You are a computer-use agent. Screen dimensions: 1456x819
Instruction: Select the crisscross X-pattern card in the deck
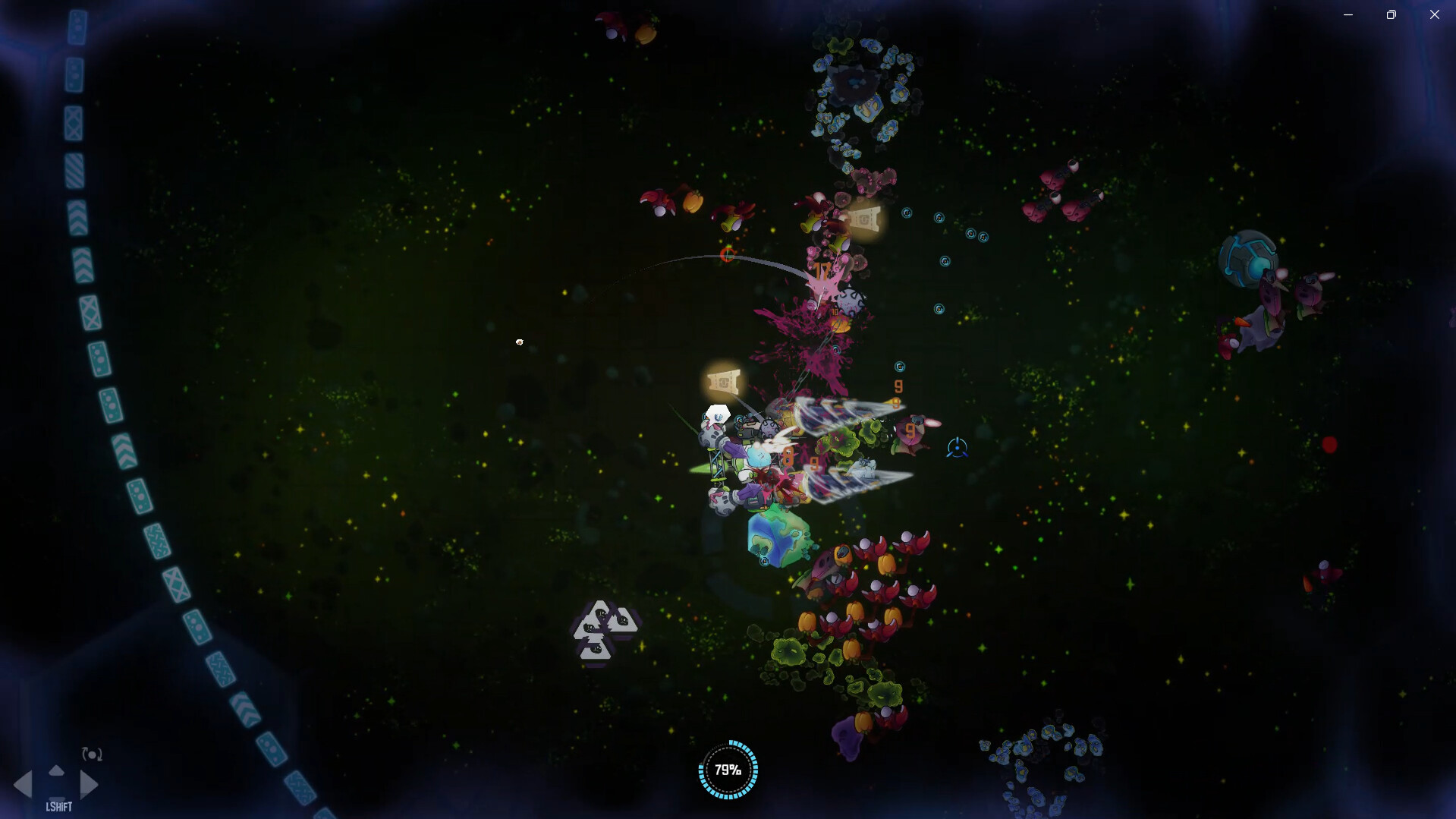72,121
